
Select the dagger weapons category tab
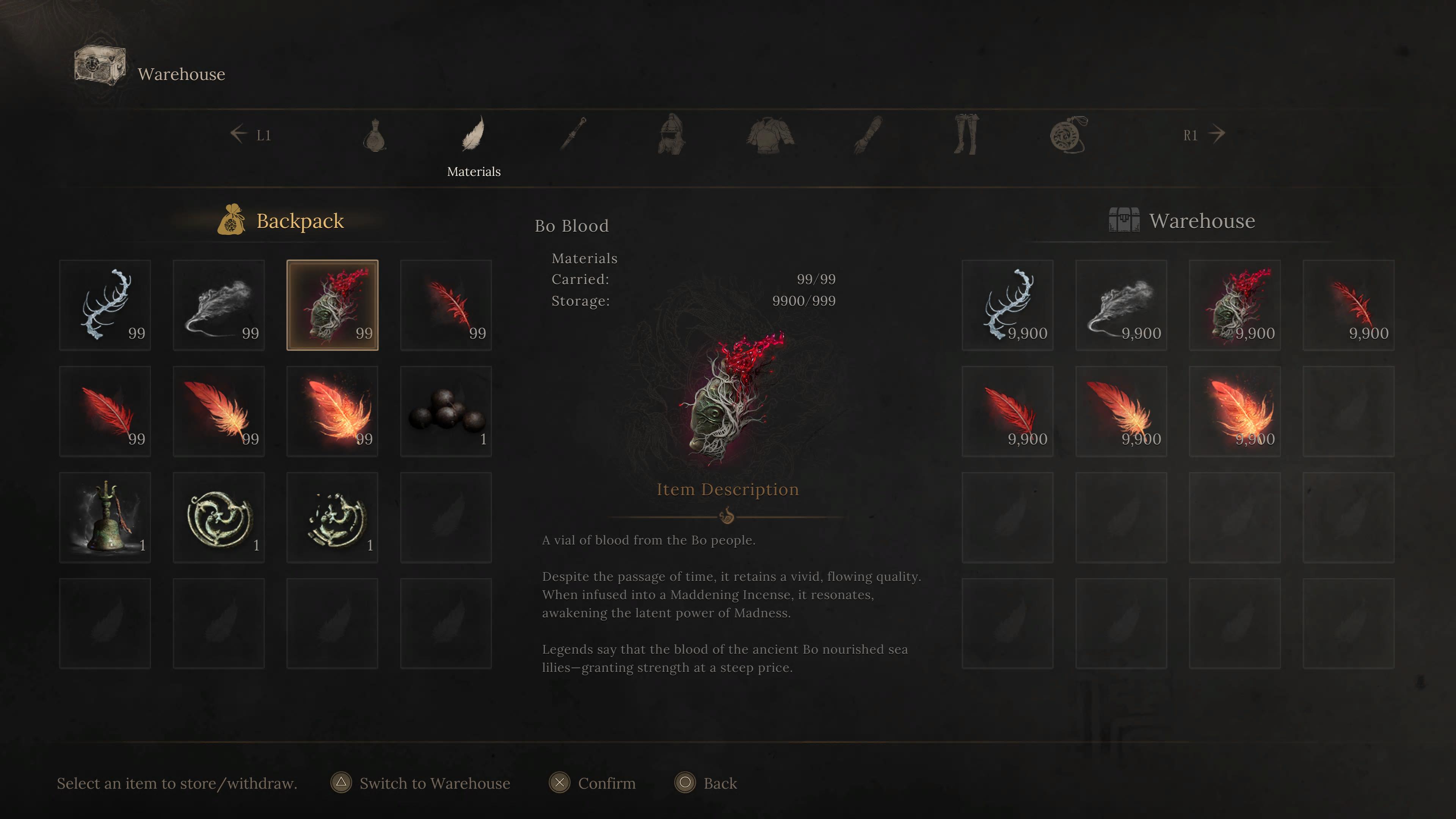[x=573, y=134]
